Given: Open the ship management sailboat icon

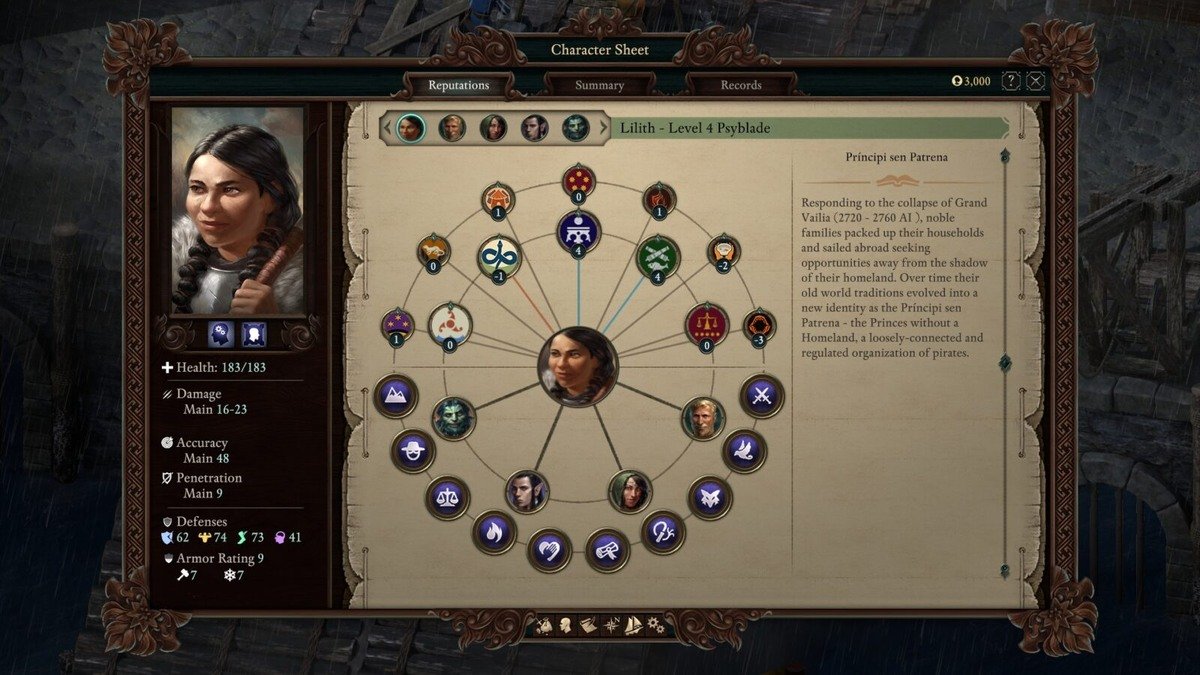Looking at the screenshot, I should (x=633, y=626).
